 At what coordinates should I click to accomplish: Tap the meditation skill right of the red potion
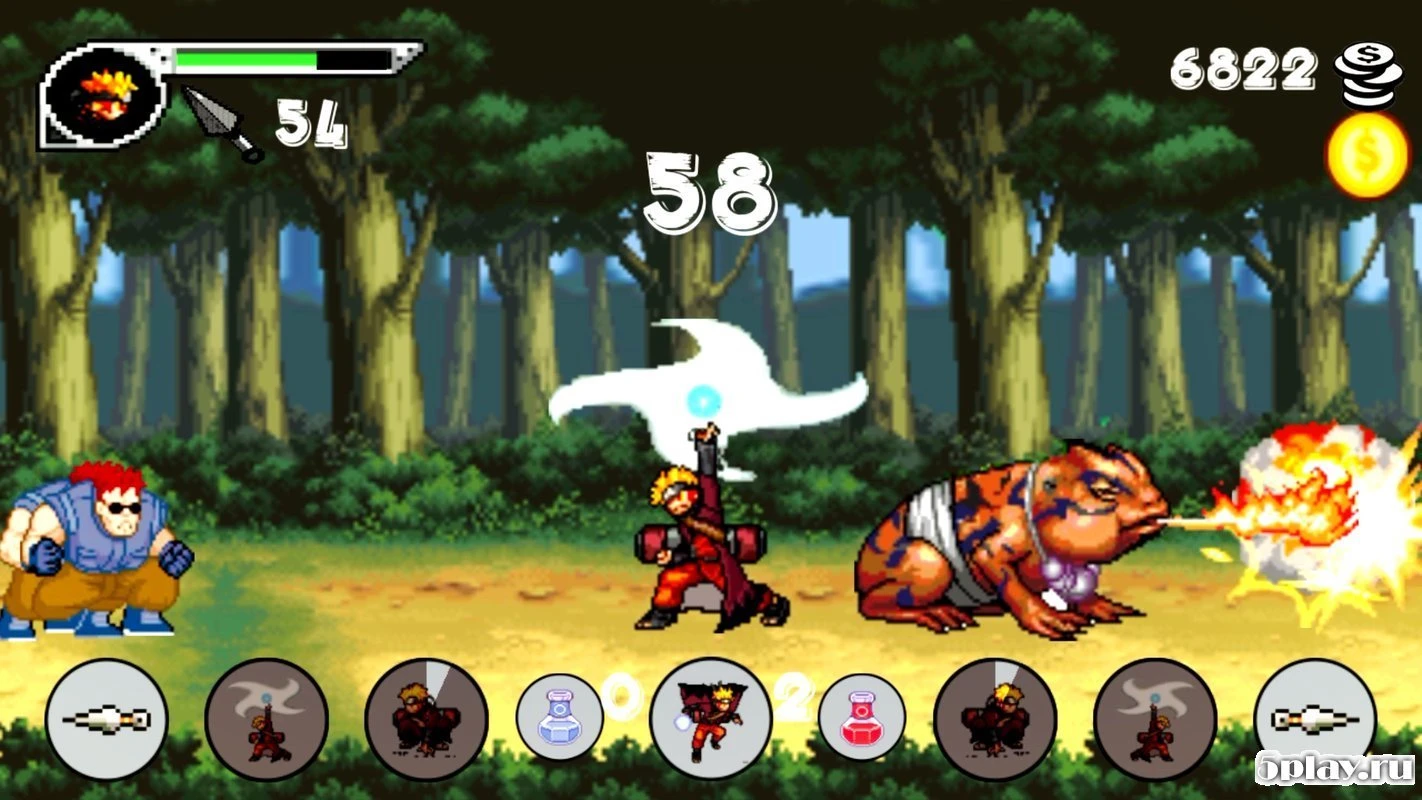click(x=995, y=718)
